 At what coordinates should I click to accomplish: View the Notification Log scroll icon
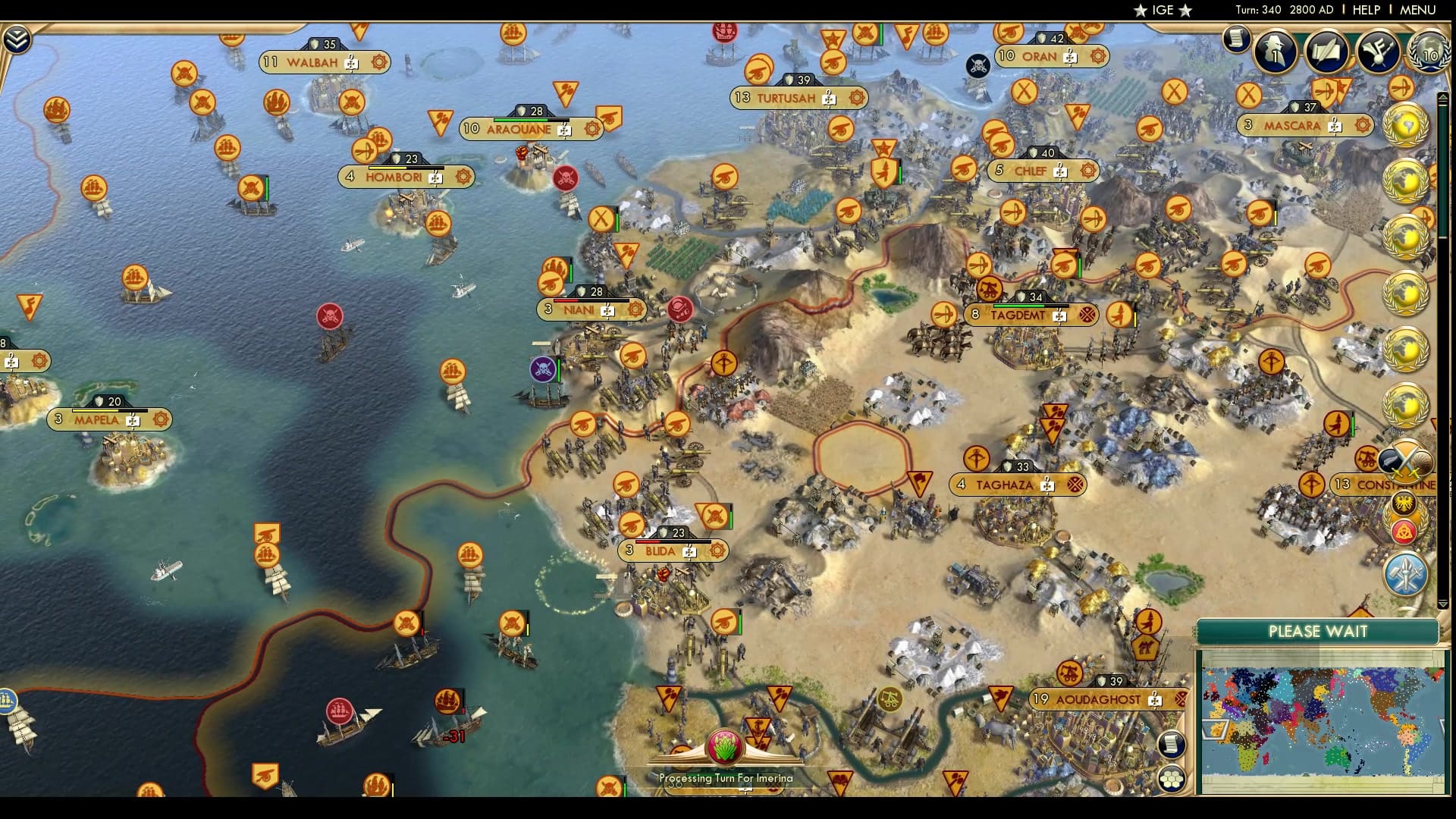tap(1236, 39)
